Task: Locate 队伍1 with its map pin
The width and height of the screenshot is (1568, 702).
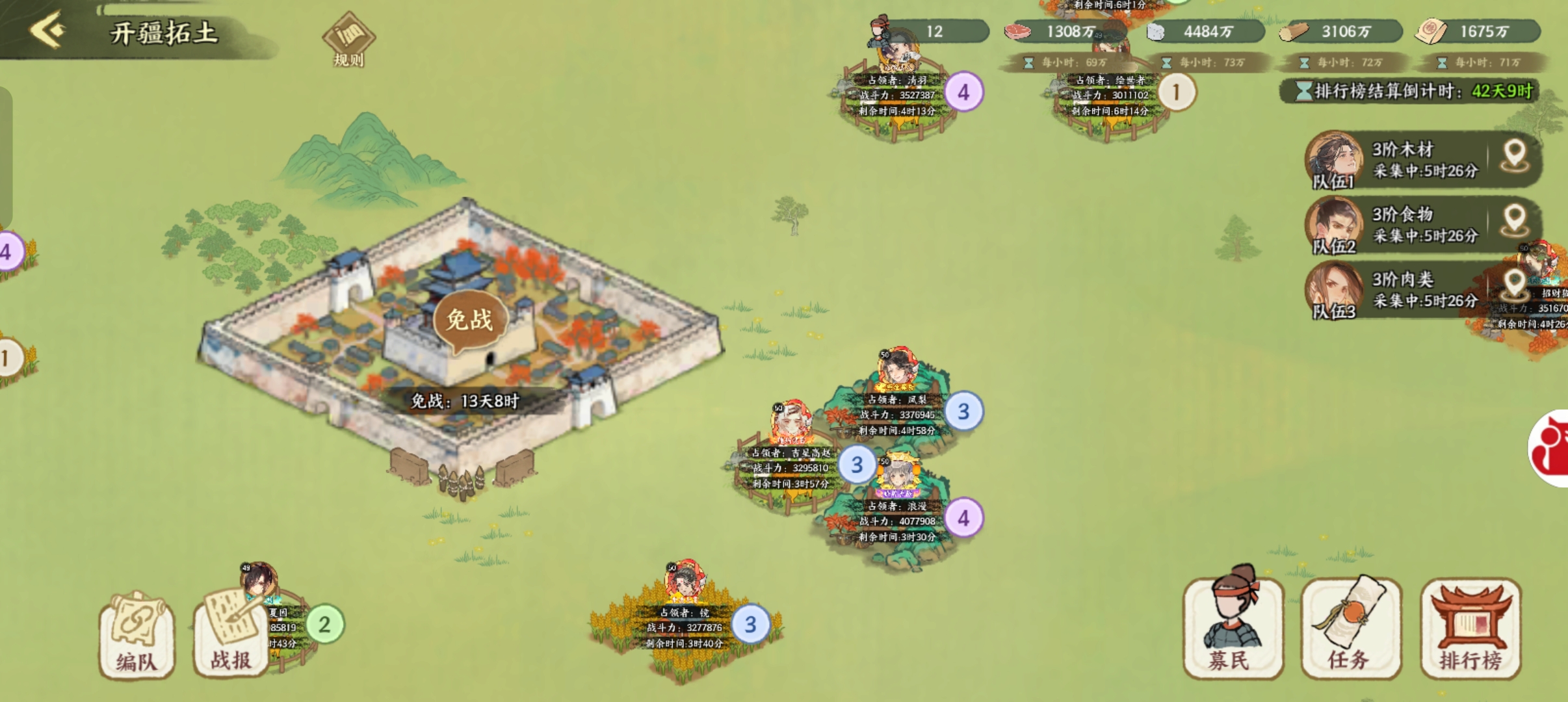Action: (1515, 157)
